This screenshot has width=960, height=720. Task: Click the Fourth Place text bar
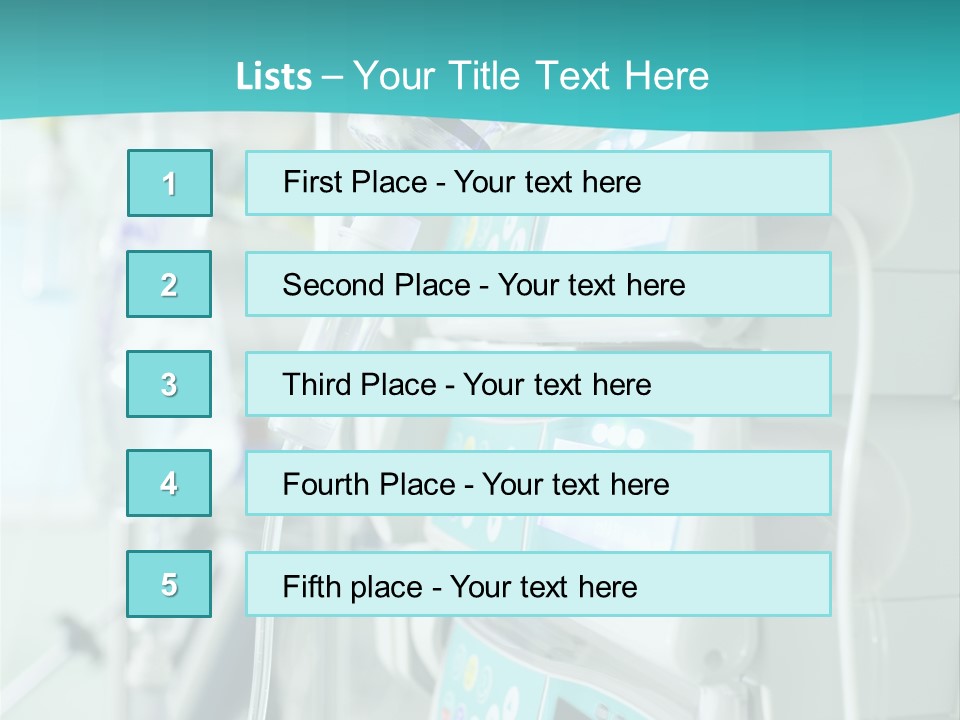538,483
